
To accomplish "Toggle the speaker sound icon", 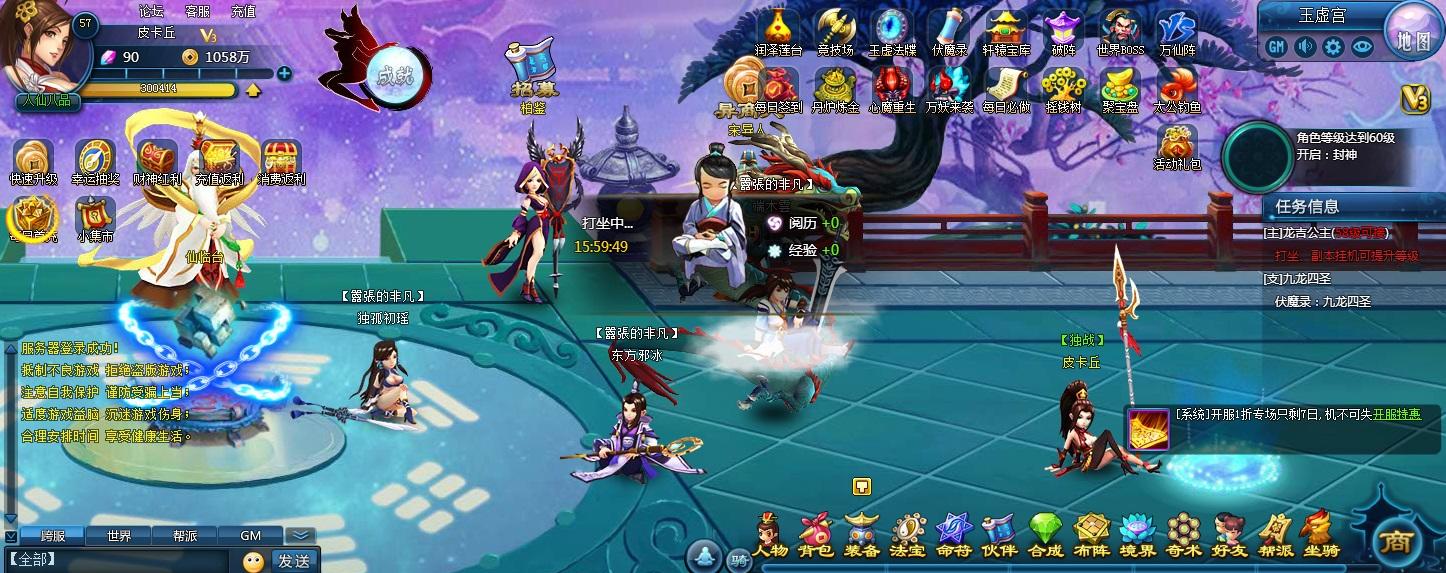I will 1305,46.
